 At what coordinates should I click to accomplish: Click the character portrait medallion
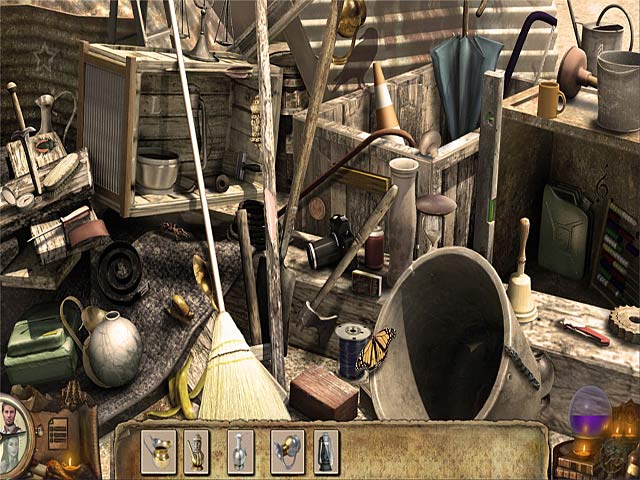pos(12,433)
